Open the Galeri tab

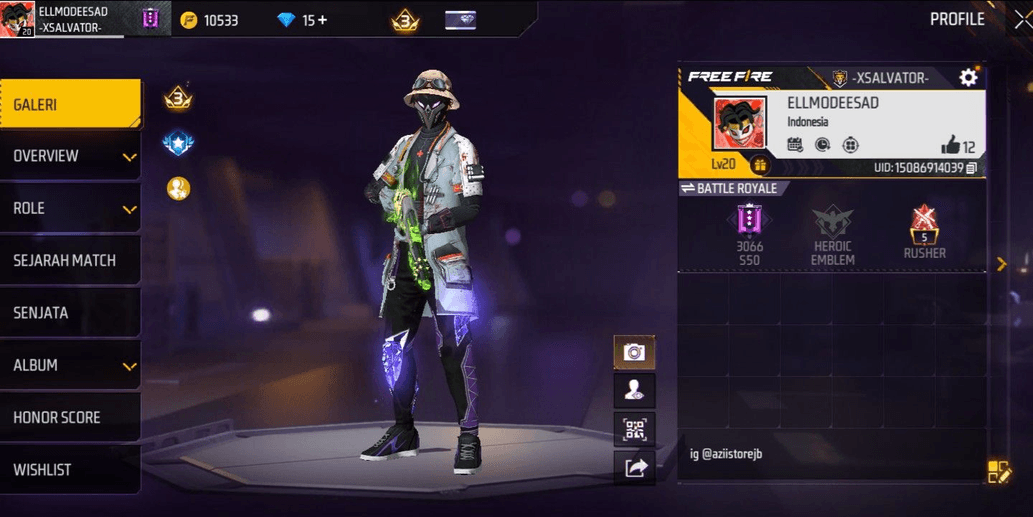(70, 104)
